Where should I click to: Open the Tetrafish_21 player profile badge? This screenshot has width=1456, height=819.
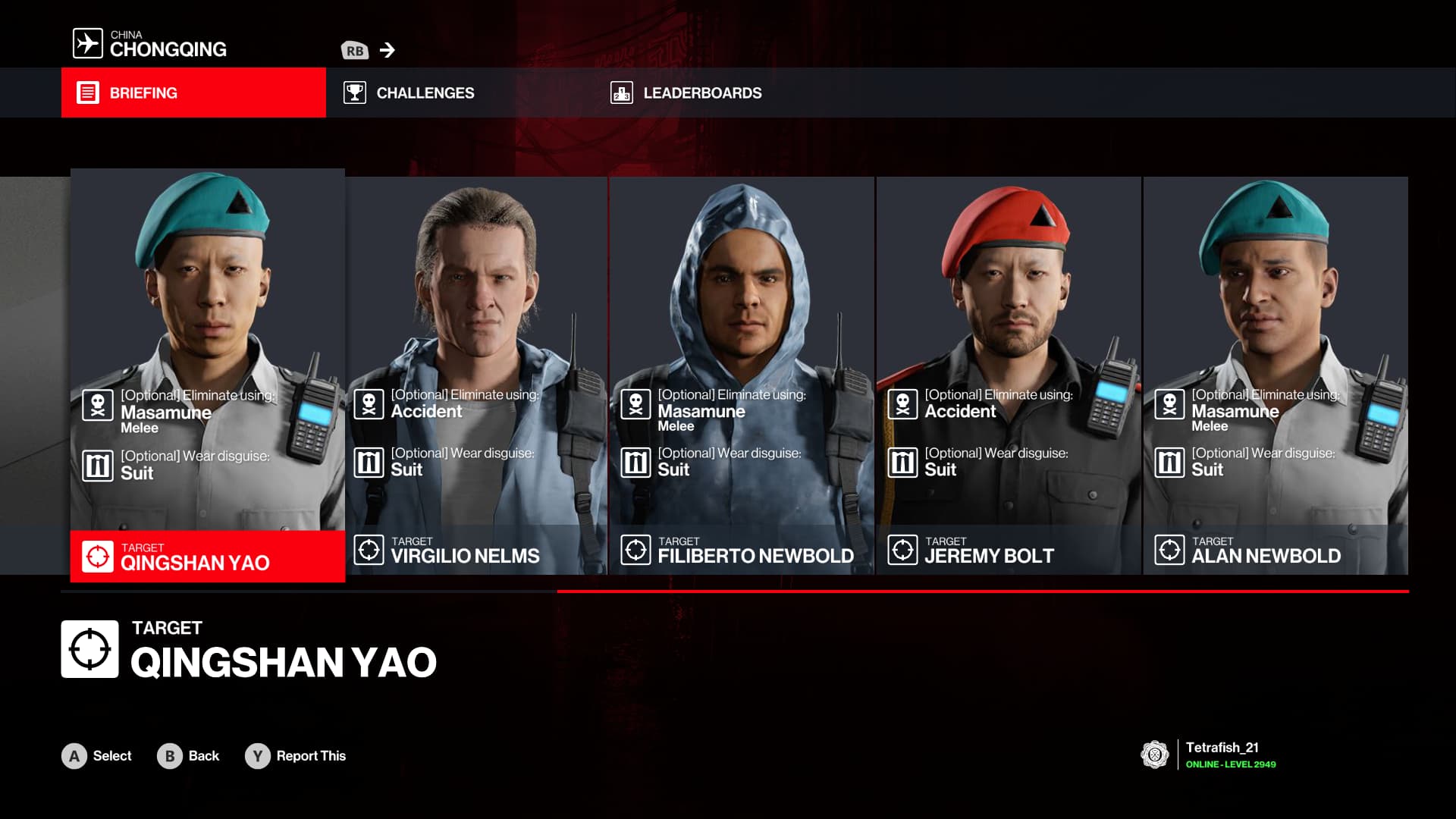tap(1208, 755)
